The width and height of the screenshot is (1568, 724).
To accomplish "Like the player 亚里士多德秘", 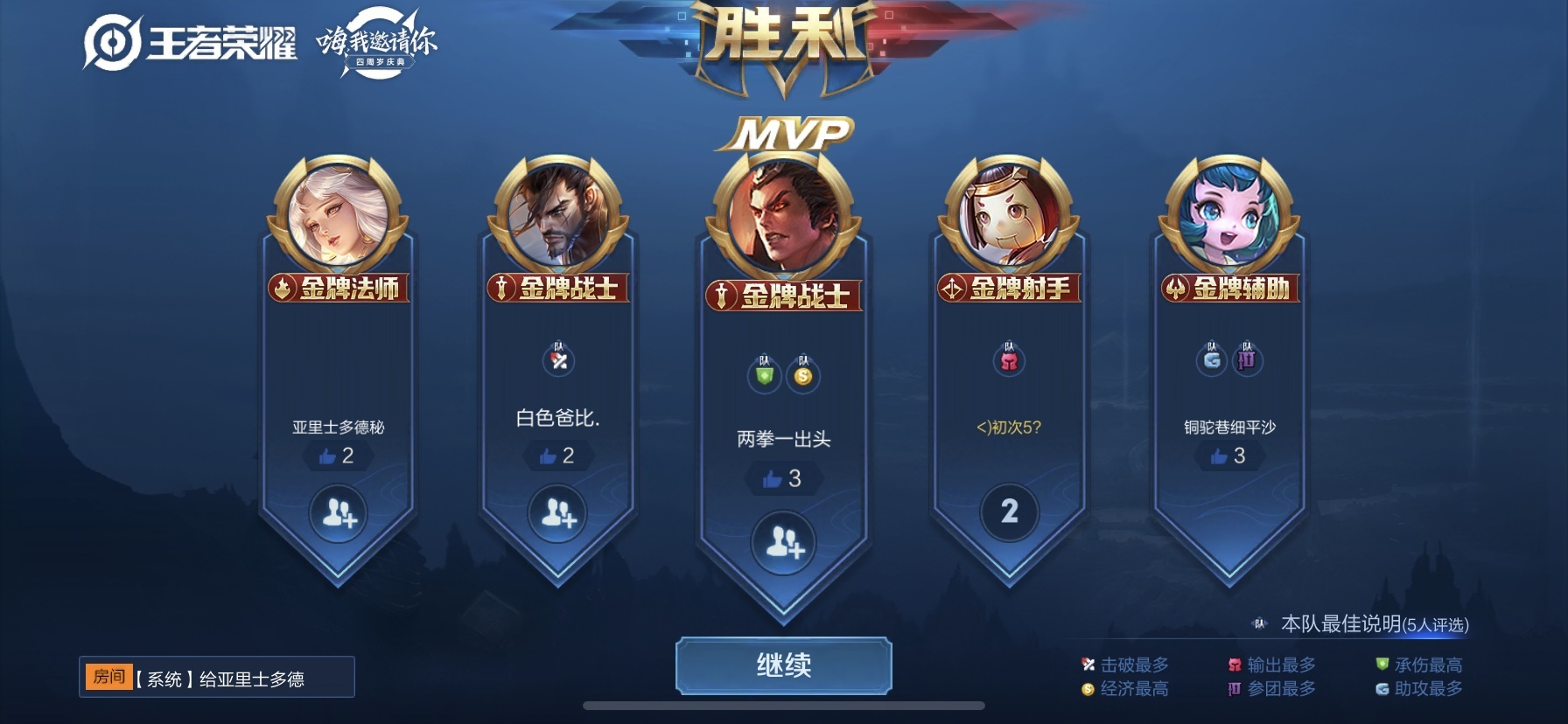I will tap(337, 456).
